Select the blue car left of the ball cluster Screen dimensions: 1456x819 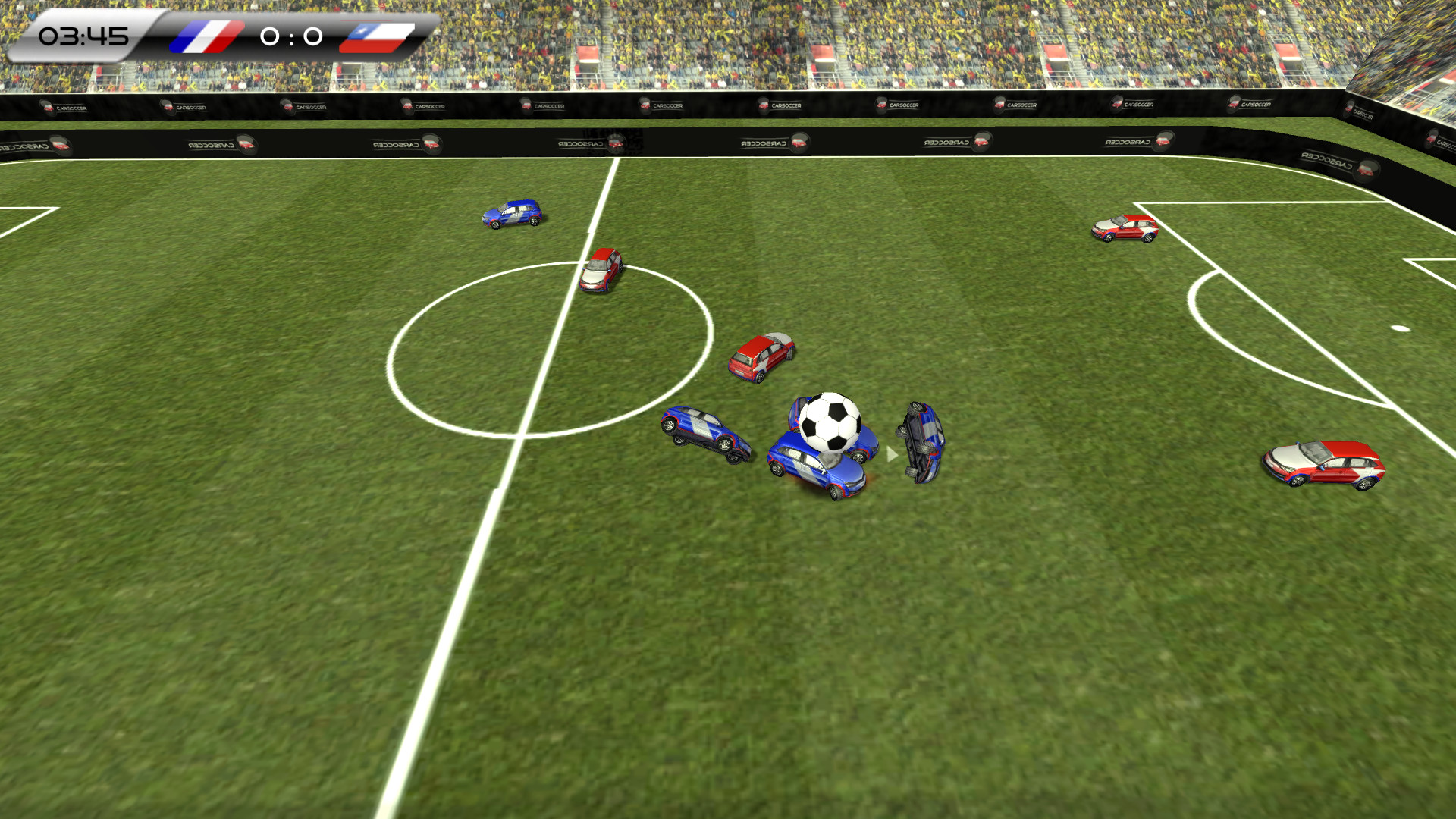(x=701, y=432)
